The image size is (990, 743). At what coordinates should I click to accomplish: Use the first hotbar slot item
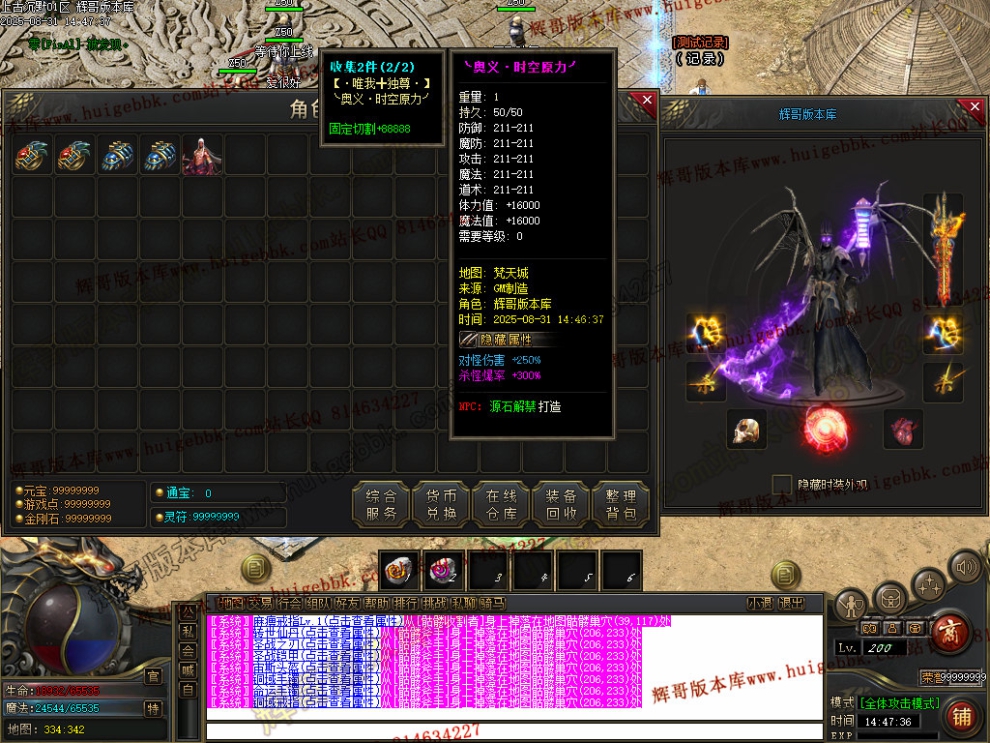click(x=399, y=571)
